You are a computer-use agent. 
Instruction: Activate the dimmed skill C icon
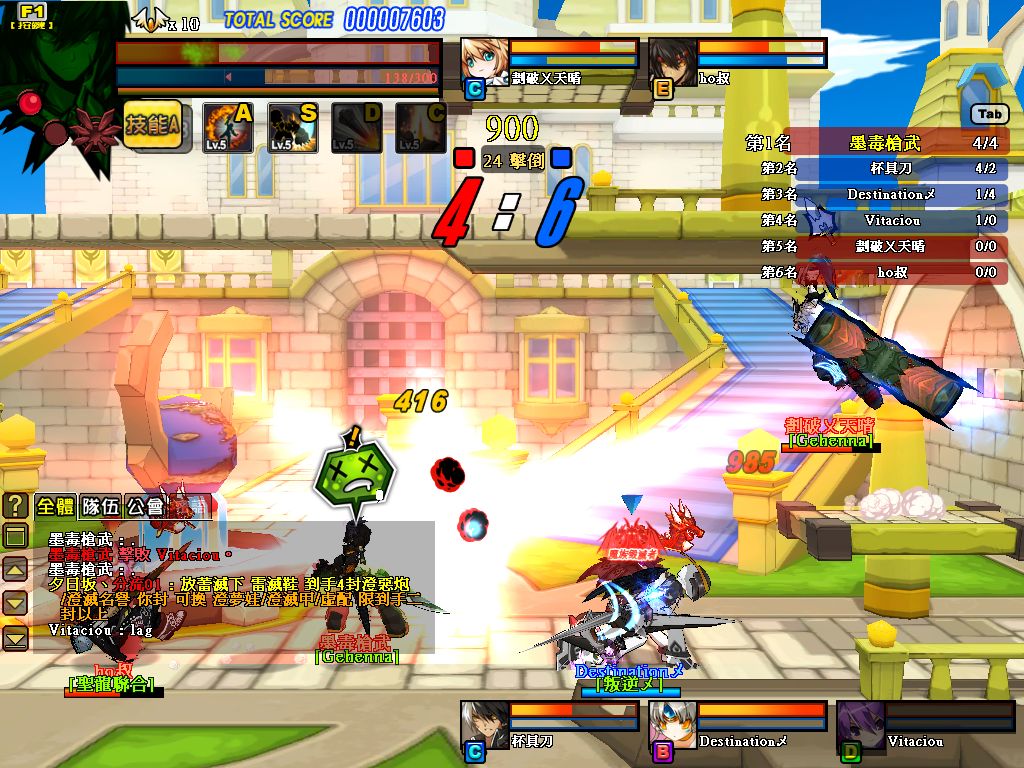420,128
